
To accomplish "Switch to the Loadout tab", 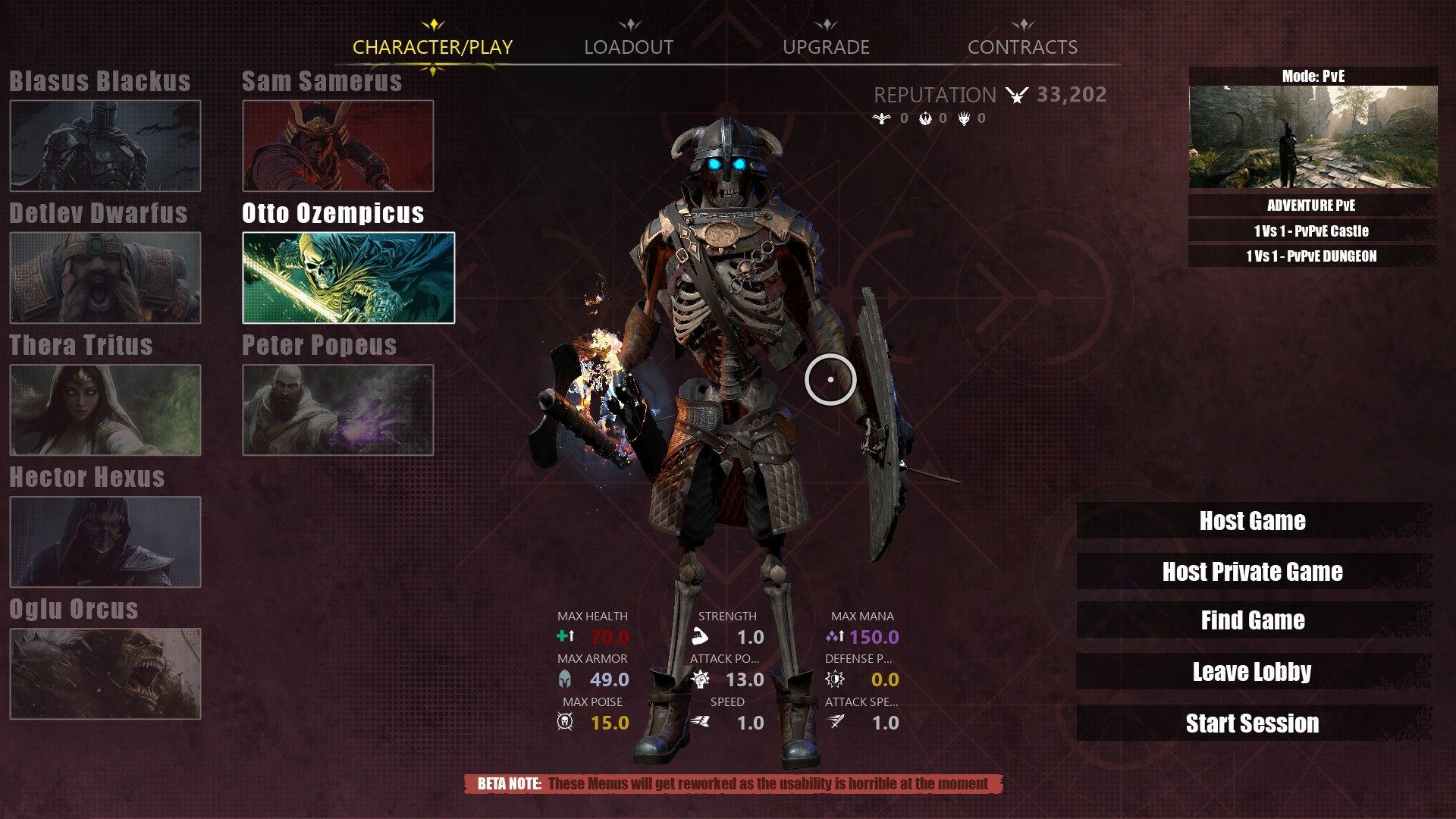I will point(628,47).
